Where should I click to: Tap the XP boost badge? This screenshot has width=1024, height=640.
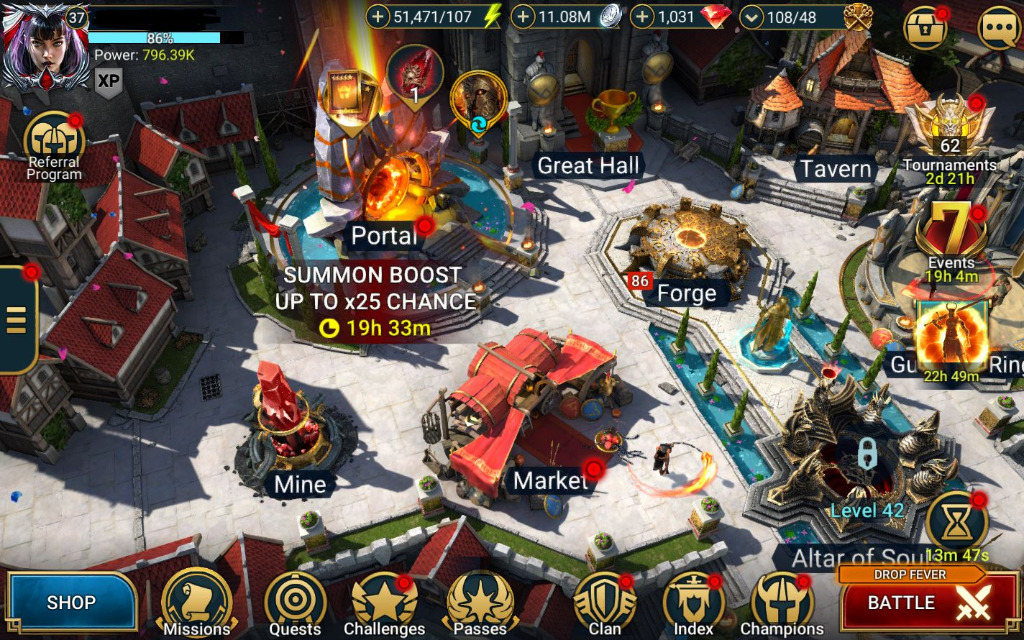pyautogui.click(x=108, y=81)
